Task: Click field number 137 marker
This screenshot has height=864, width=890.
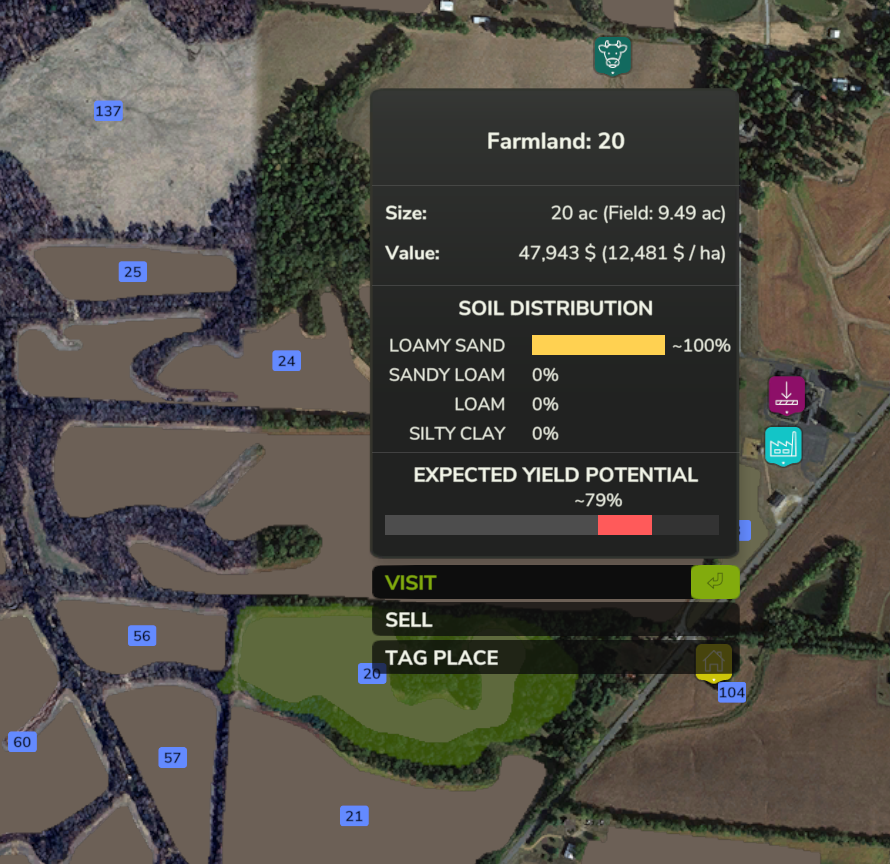Action: click(108, 111)
